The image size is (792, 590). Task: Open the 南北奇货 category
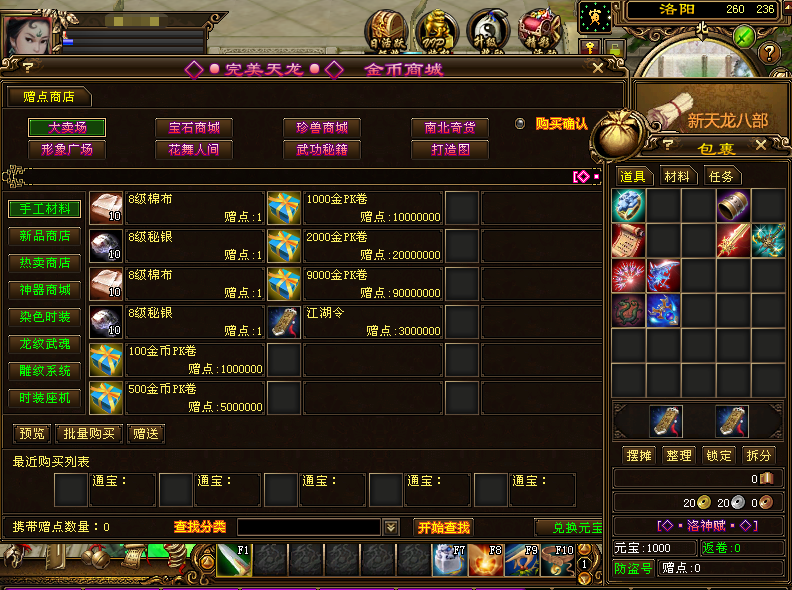[x=450, y=128]
